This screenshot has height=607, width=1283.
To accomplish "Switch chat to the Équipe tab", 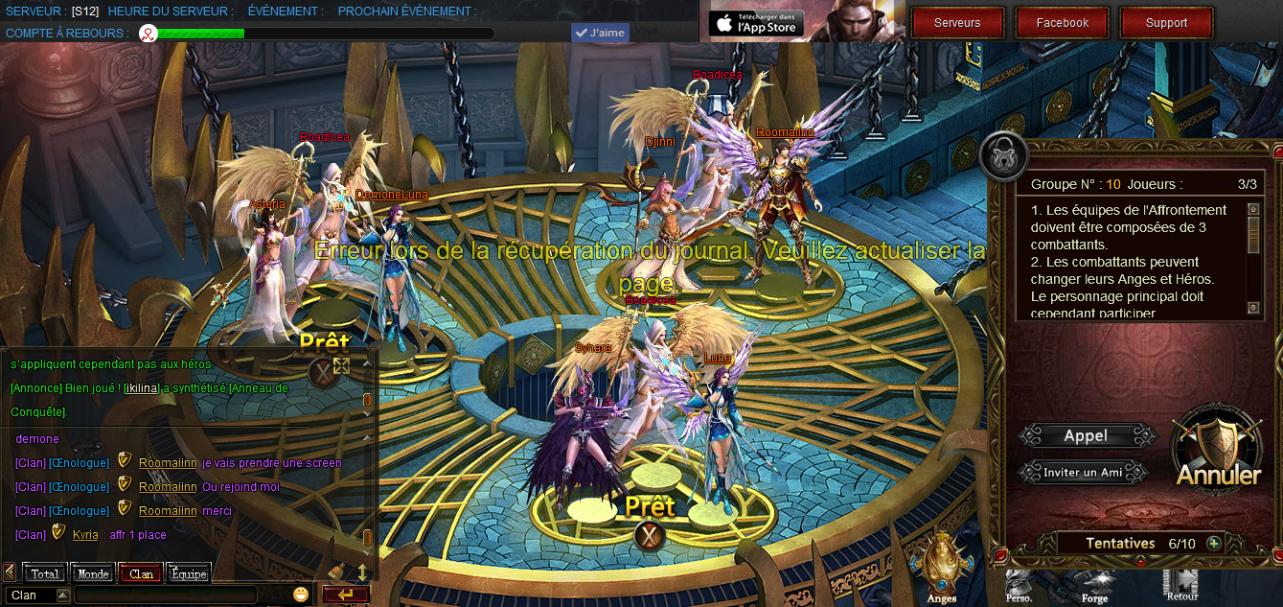I will (188, 574).
